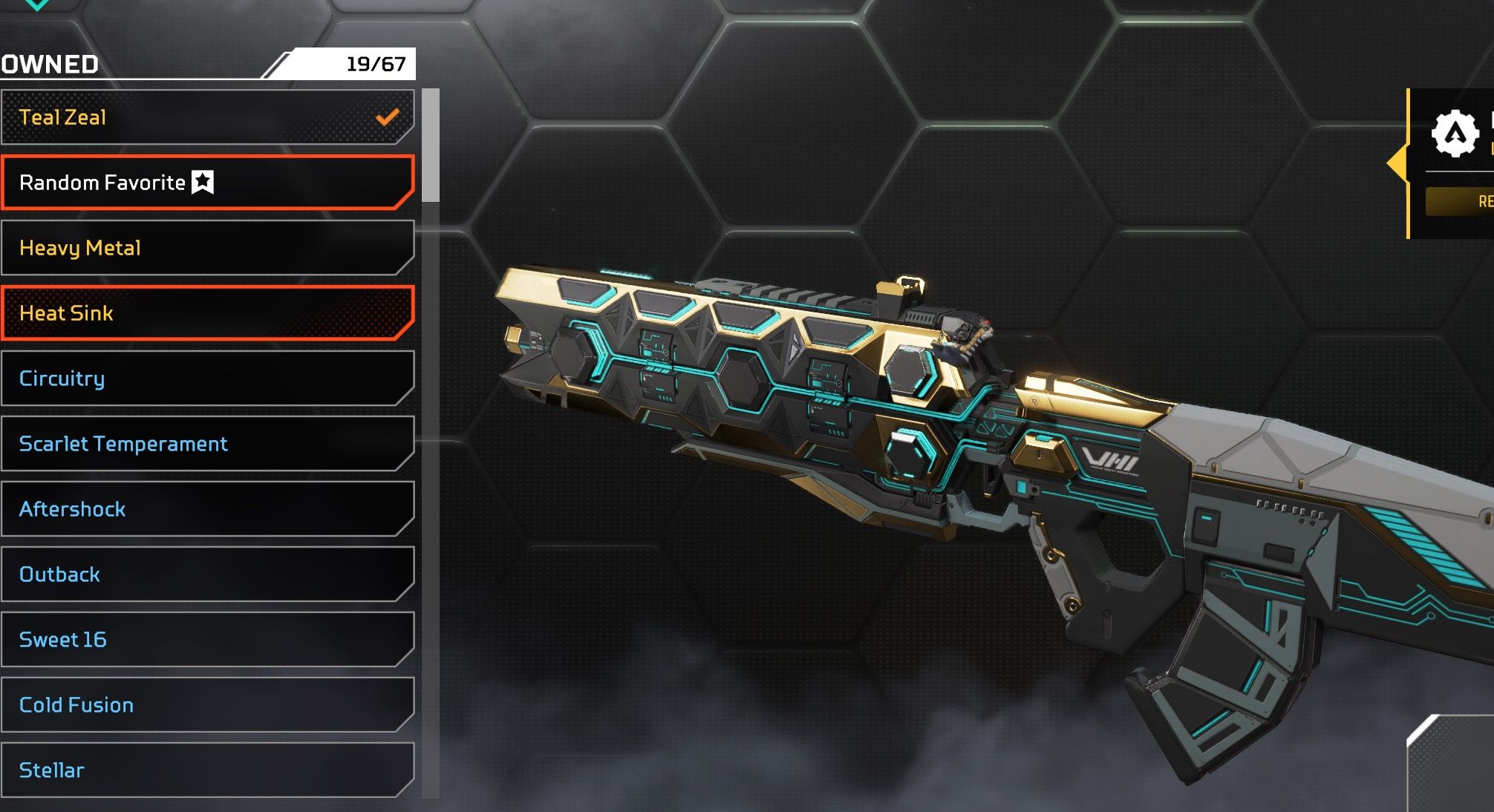Image resolution: width=1494 pixels, height=812 pixels.
Task: Choose the Scarlet Temperament skin
Action: point(207,444)
